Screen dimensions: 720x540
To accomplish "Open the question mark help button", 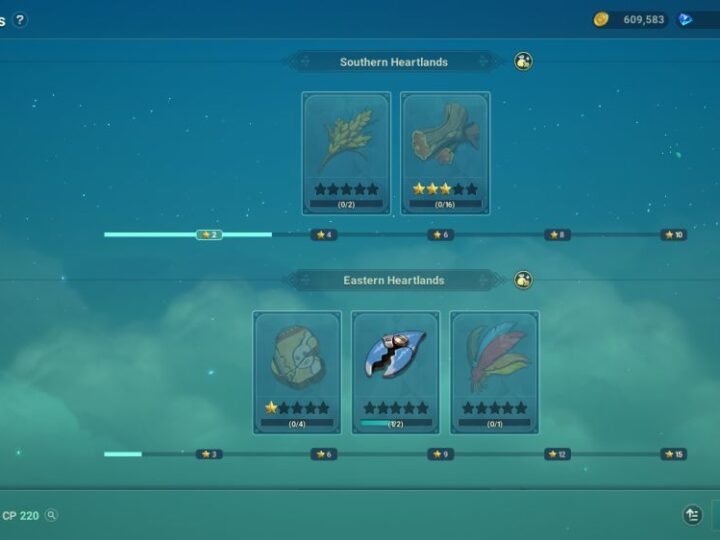I will pyautogui.click(x=20, y=20).
